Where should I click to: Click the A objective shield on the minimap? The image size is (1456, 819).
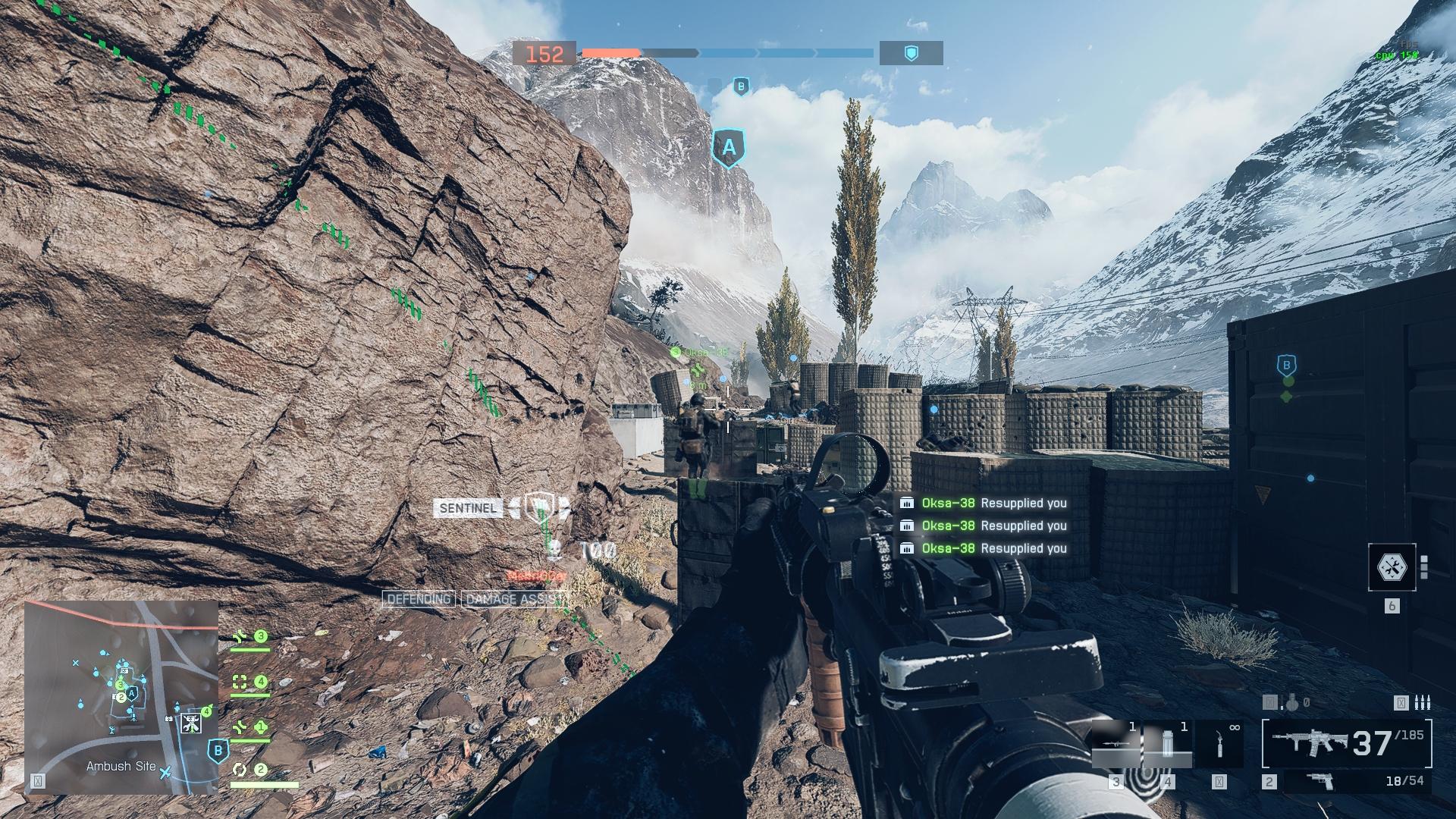132,693
